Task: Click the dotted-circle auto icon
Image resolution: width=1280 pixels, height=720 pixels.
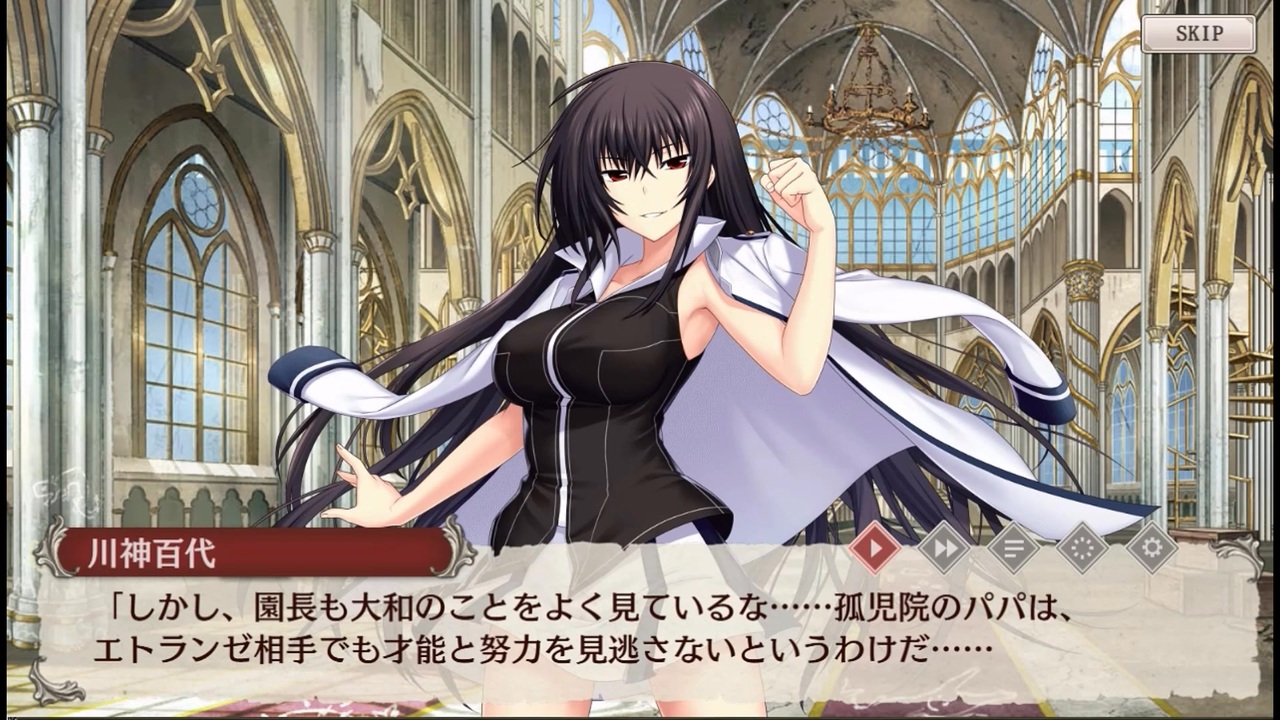Action: [x=1082, y=548]
